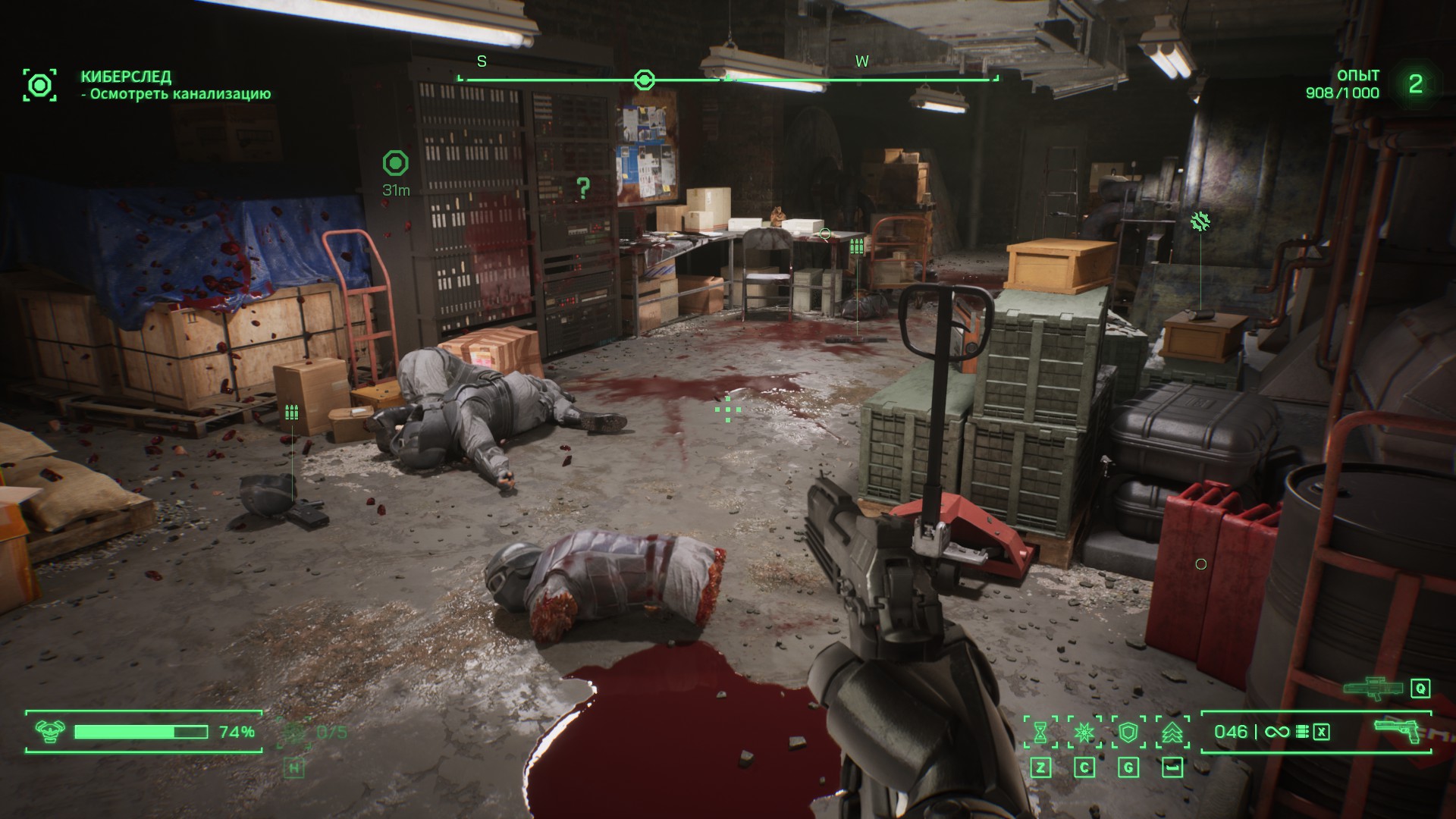Select the equipped Auto-9 pistol icon
The height and width of the screenshot is (819, 1456).
(x=1398, y=732)
